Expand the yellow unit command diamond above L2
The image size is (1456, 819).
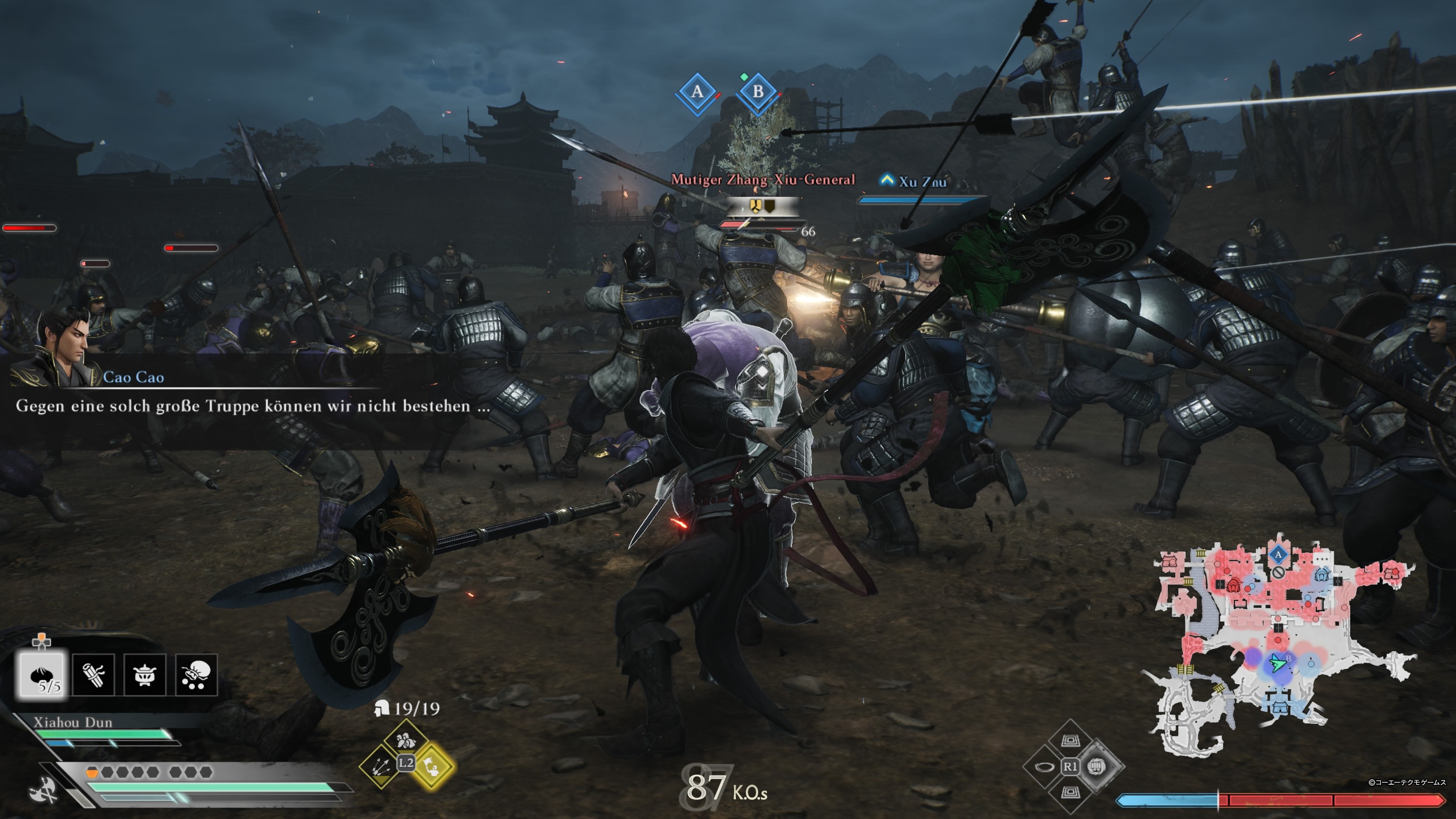406,737
